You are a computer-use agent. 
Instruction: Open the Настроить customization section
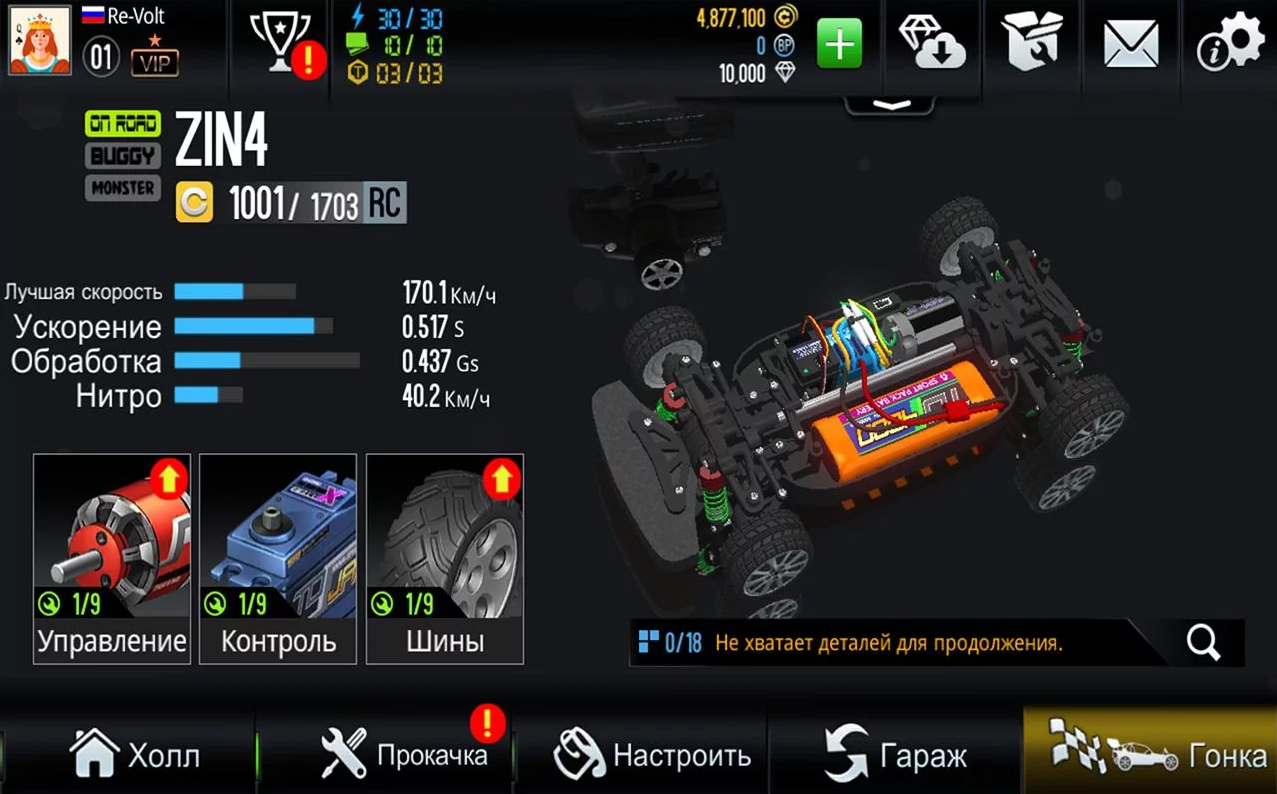653,754
